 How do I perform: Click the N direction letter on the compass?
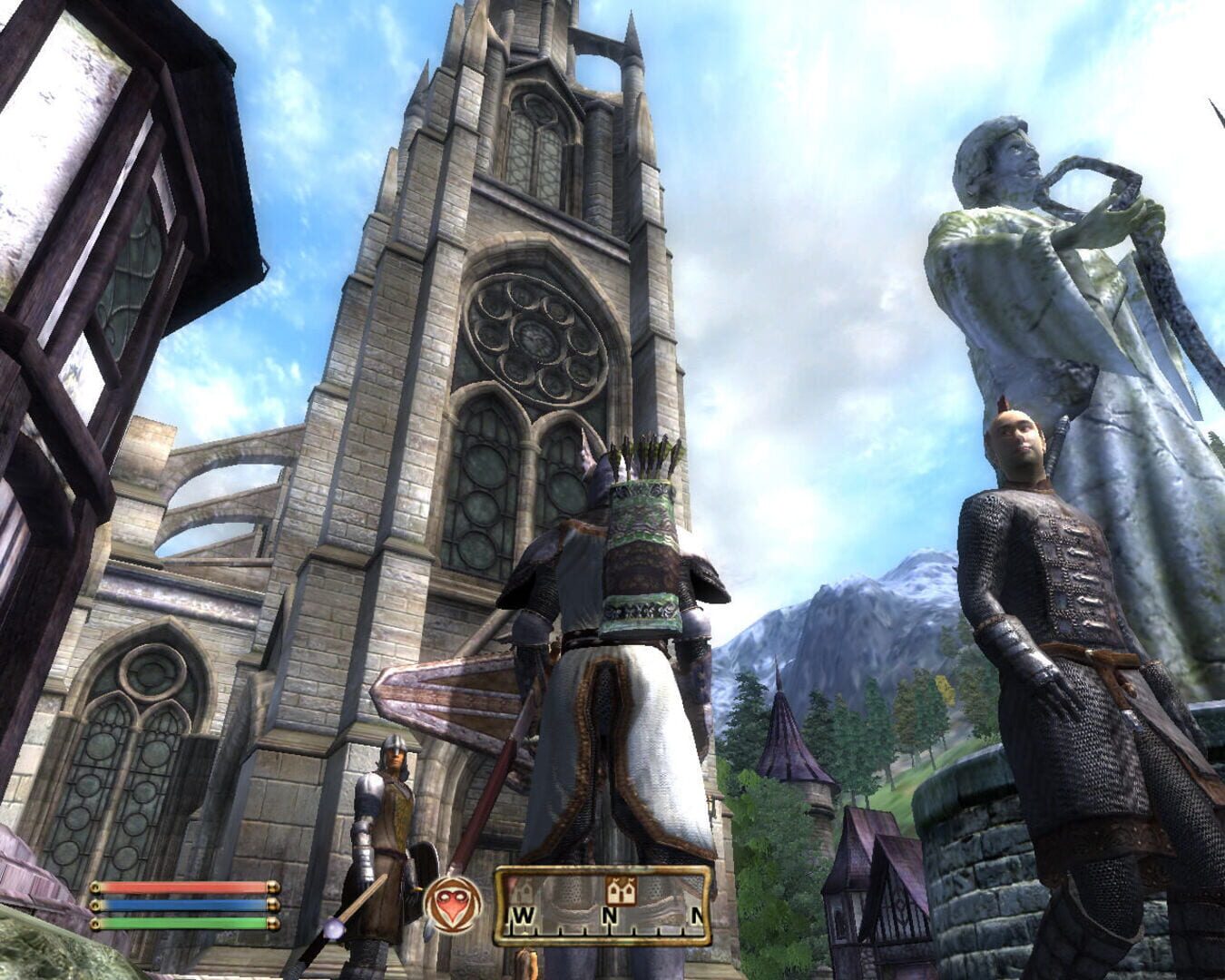tap(610, 913)
